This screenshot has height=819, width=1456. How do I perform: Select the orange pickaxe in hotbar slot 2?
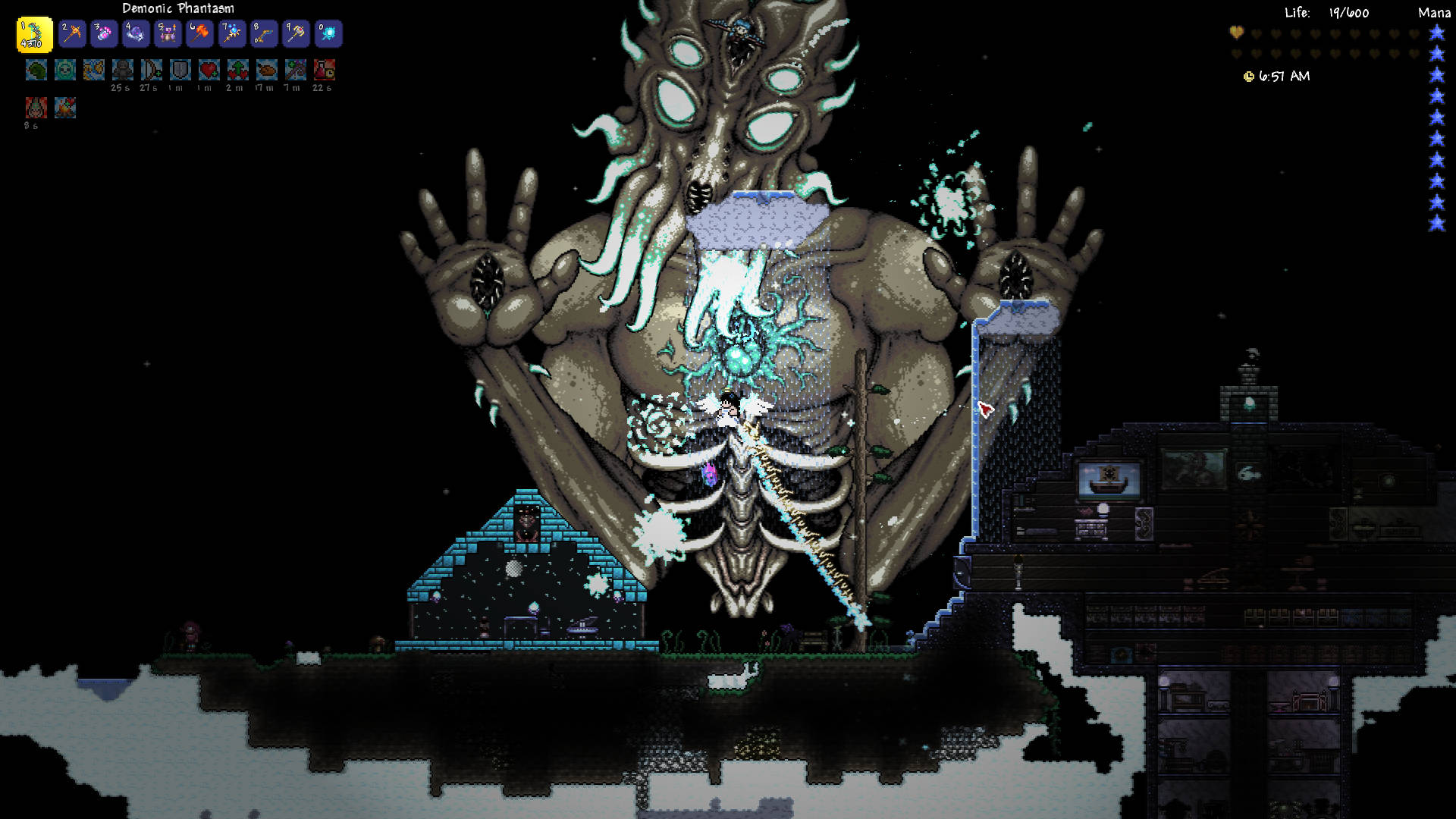pyautogui.click(x=72, y=34)
